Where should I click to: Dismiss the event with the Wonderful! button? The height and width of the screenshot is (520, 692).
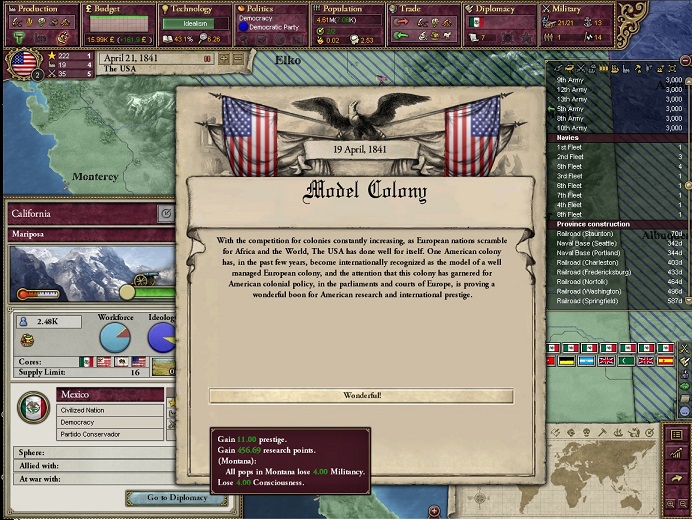tap(361, 396)
